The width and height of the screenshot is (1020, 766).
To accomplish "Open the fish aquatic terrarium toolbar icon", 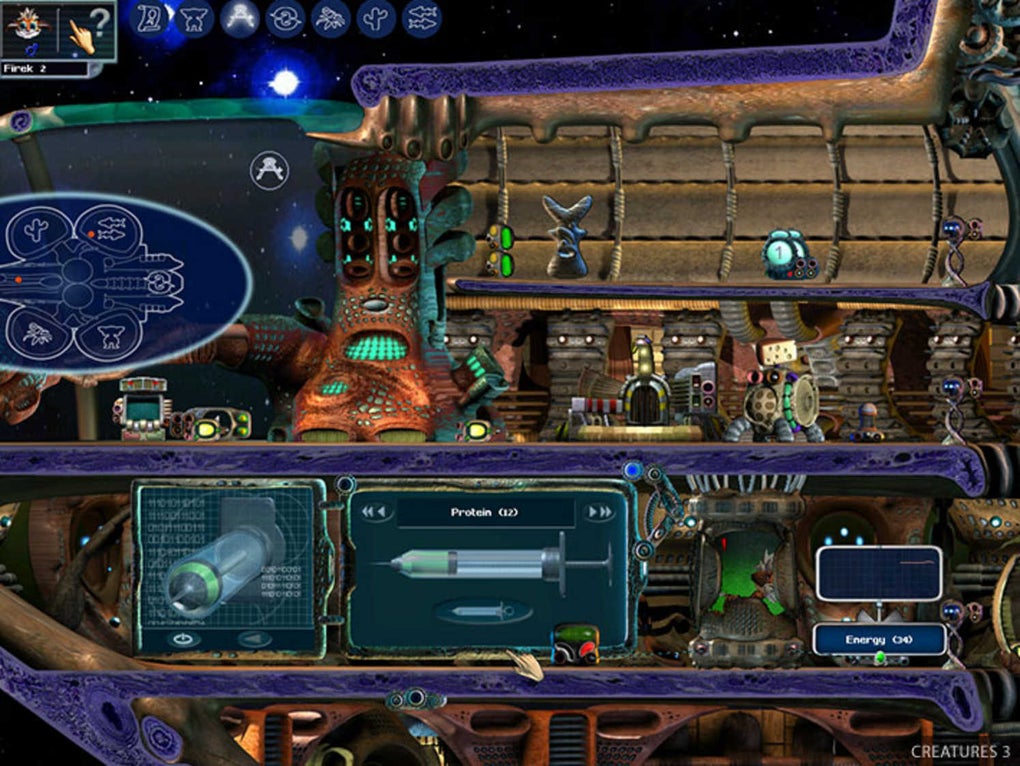I will point(421,17).
